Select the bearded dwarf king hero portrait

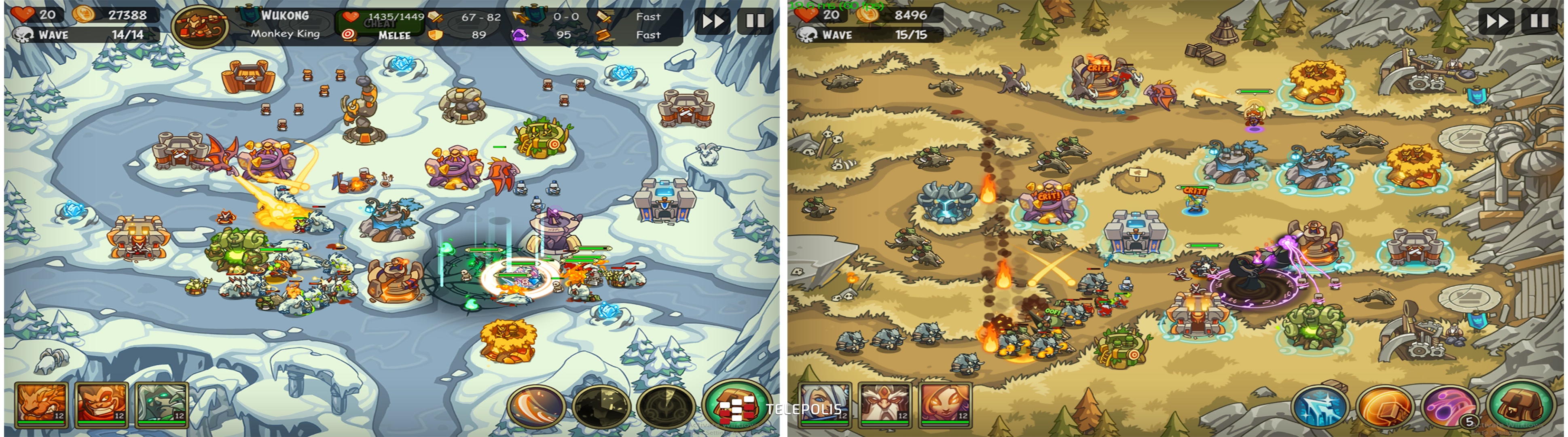(885, 404)
